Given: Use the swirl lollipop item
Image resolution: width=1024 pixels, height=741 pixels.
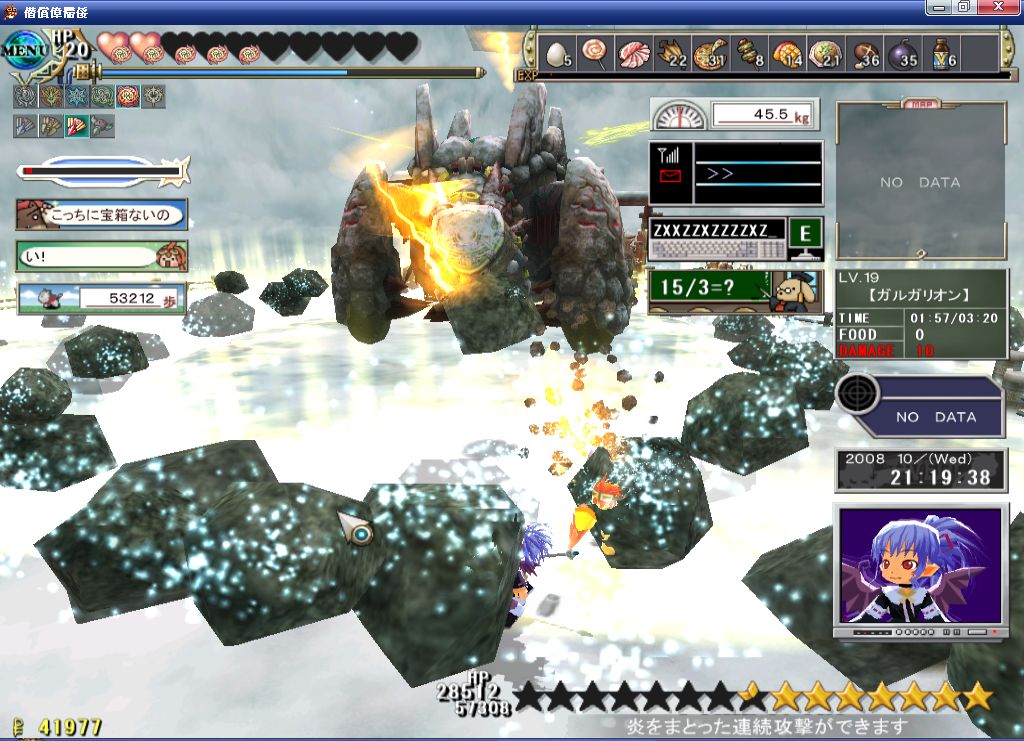Looking at the screenshot, I should pyautogui.click(x=594, y=54).
